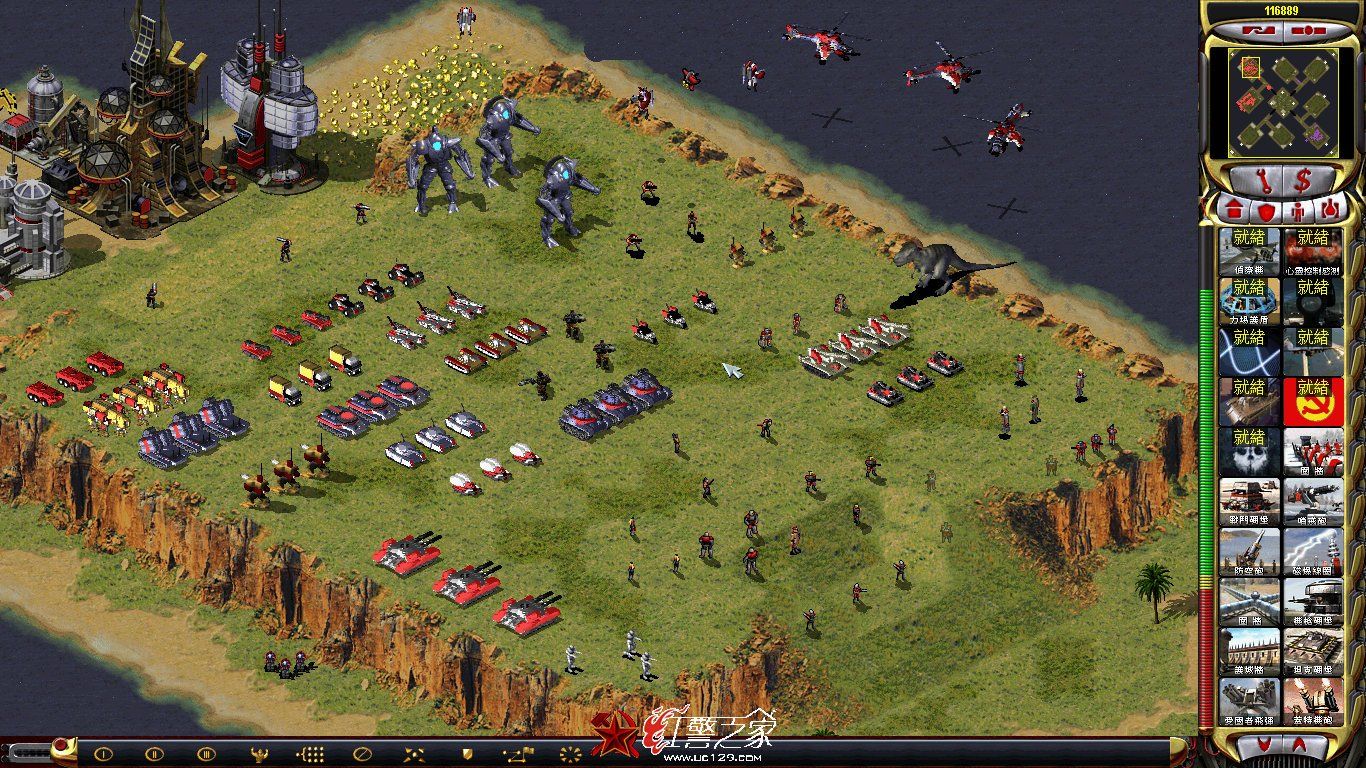Switch to the shield defenses tab

point(1264,211)
